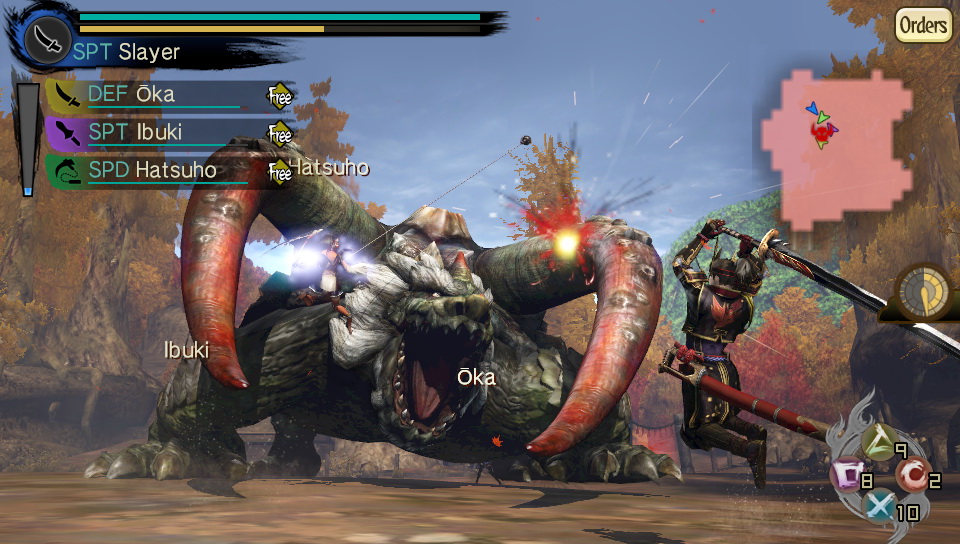Viewport: 960px width, 544px height.
Task: Select party member Ōka's DEF row
Action: click(150, 95)
